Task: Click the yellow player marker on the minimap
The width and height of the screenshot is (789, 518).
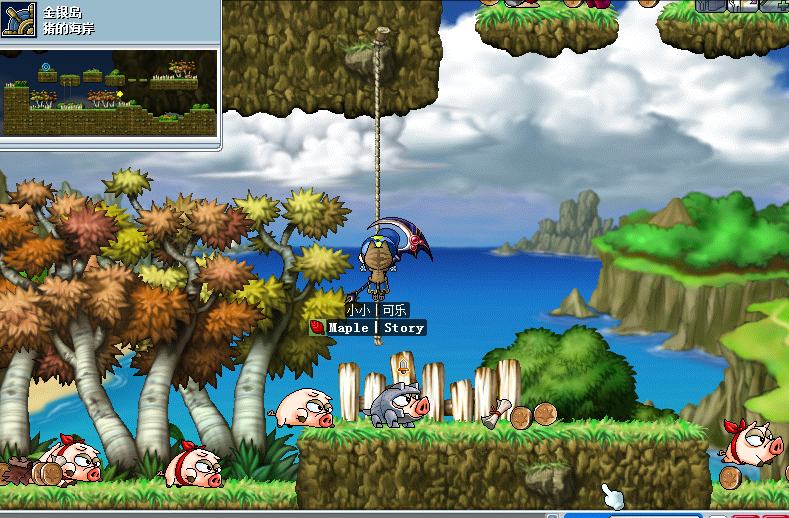Action: pos(120,94)
